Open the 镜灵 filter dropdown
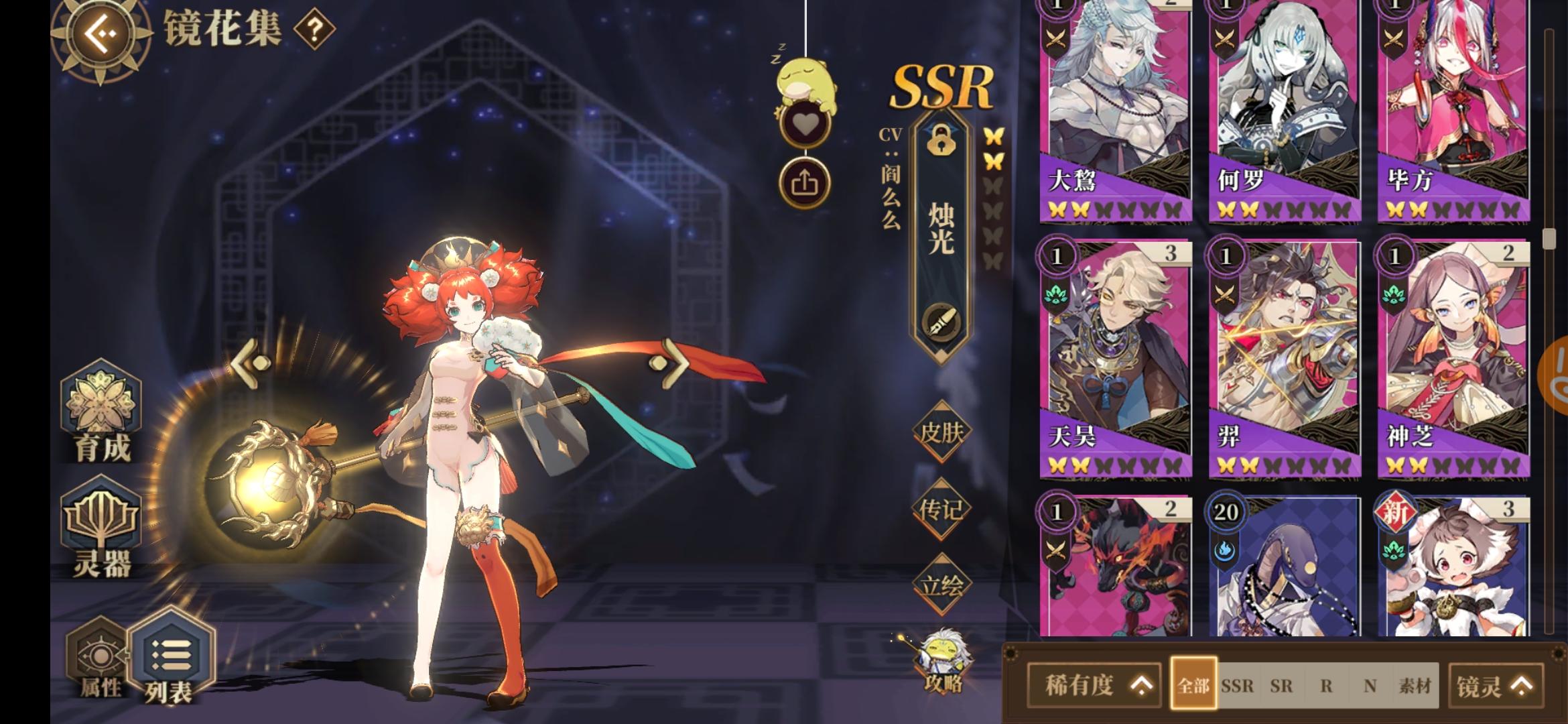 point(1490,685)
